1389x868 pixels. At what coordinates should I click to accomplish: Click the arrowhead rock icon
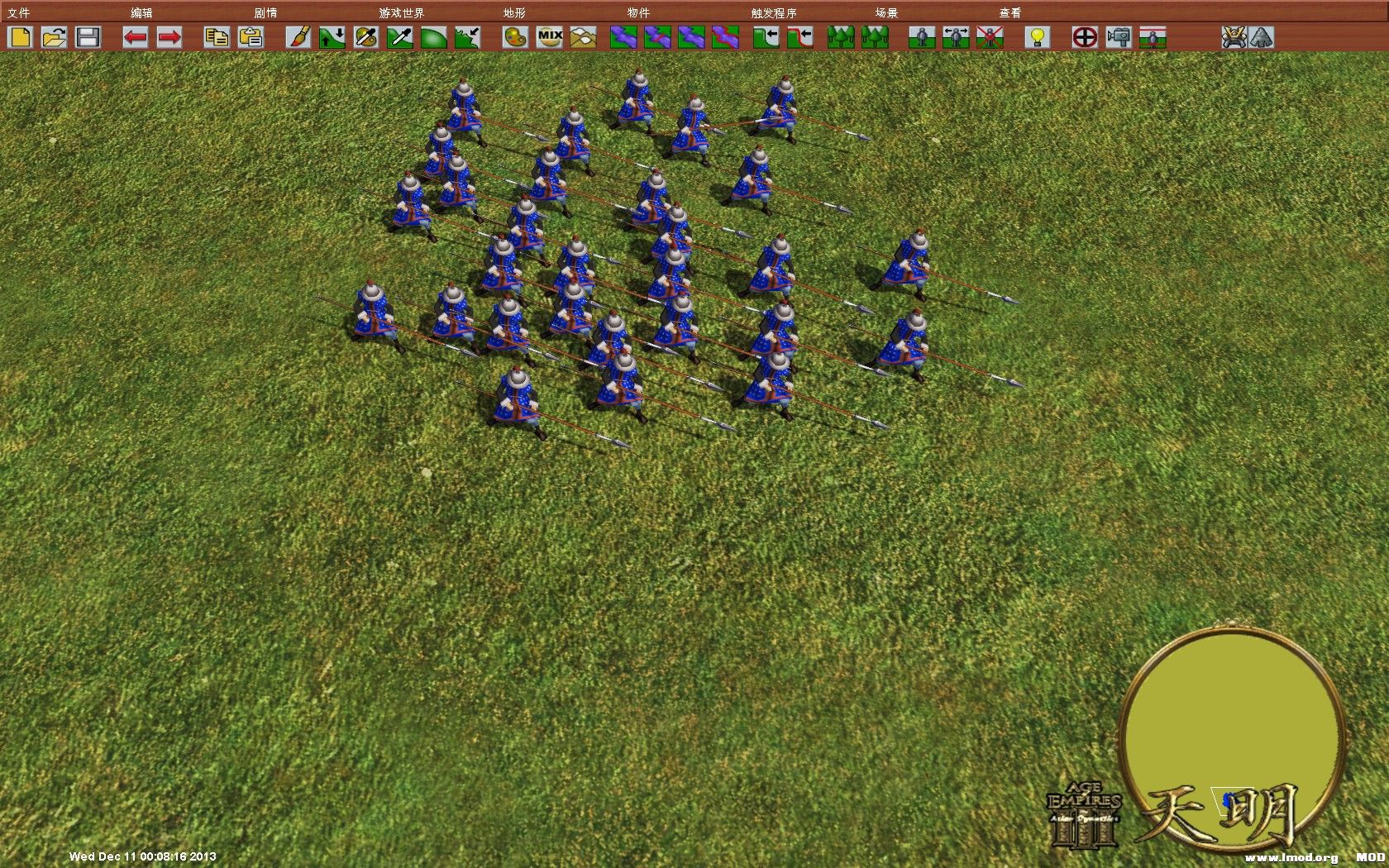pos(1263,37)
